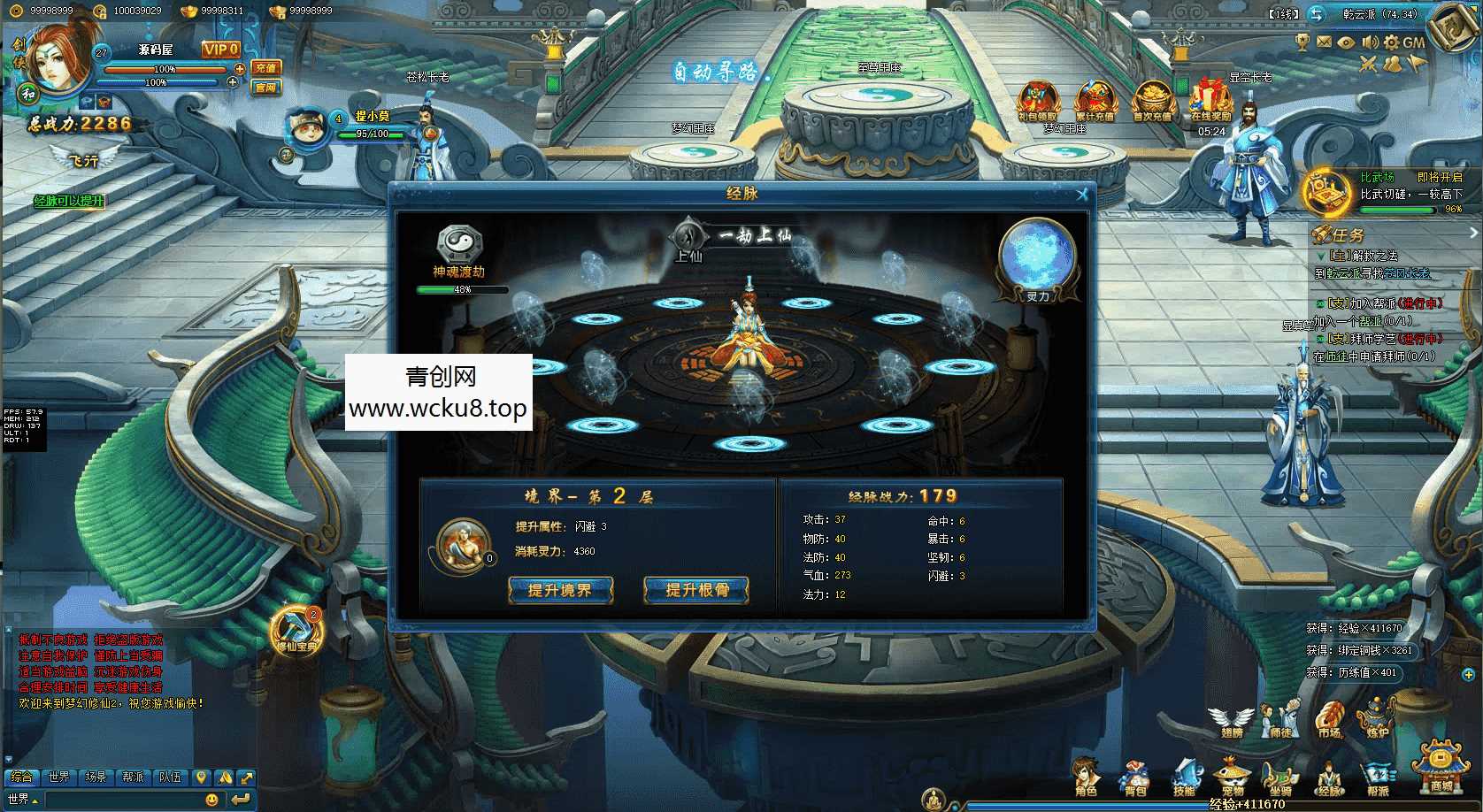Click the GM support icon
The width and height of the screenshot is (1483, 812).
click(1414, 42)
